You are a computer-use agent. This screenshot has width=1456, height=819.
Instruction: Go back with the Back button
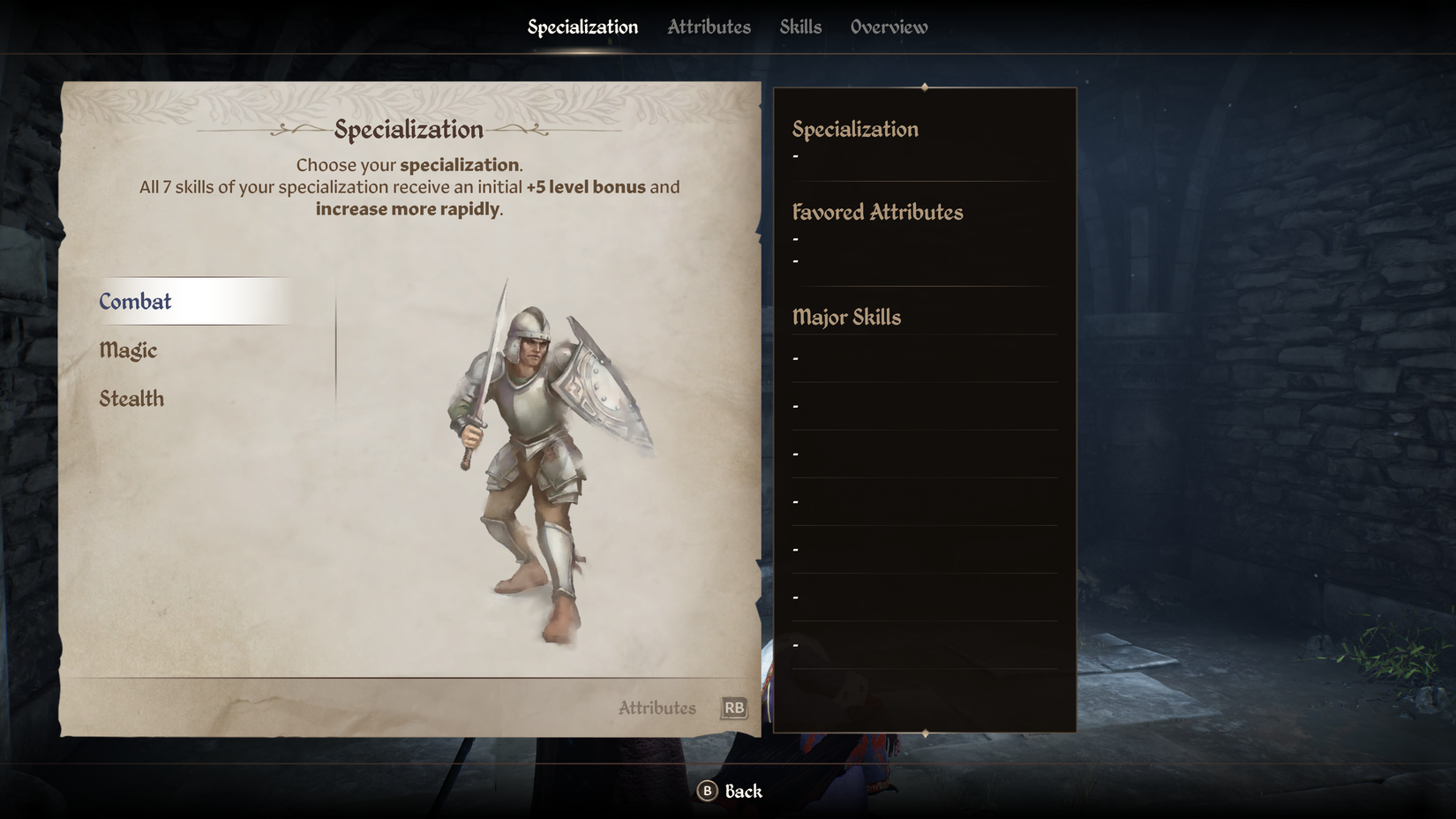(730, 791)
